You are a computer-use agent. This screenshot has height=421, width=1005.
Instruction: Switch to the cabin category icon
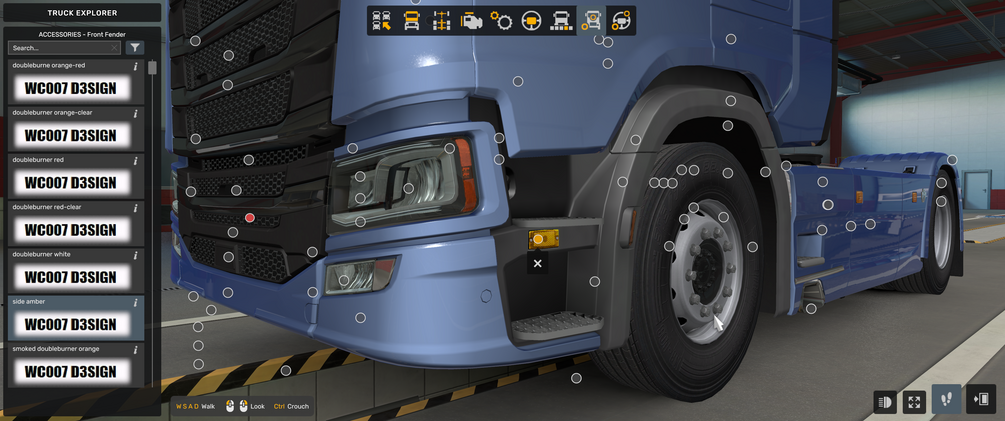[x=411, y=21]
